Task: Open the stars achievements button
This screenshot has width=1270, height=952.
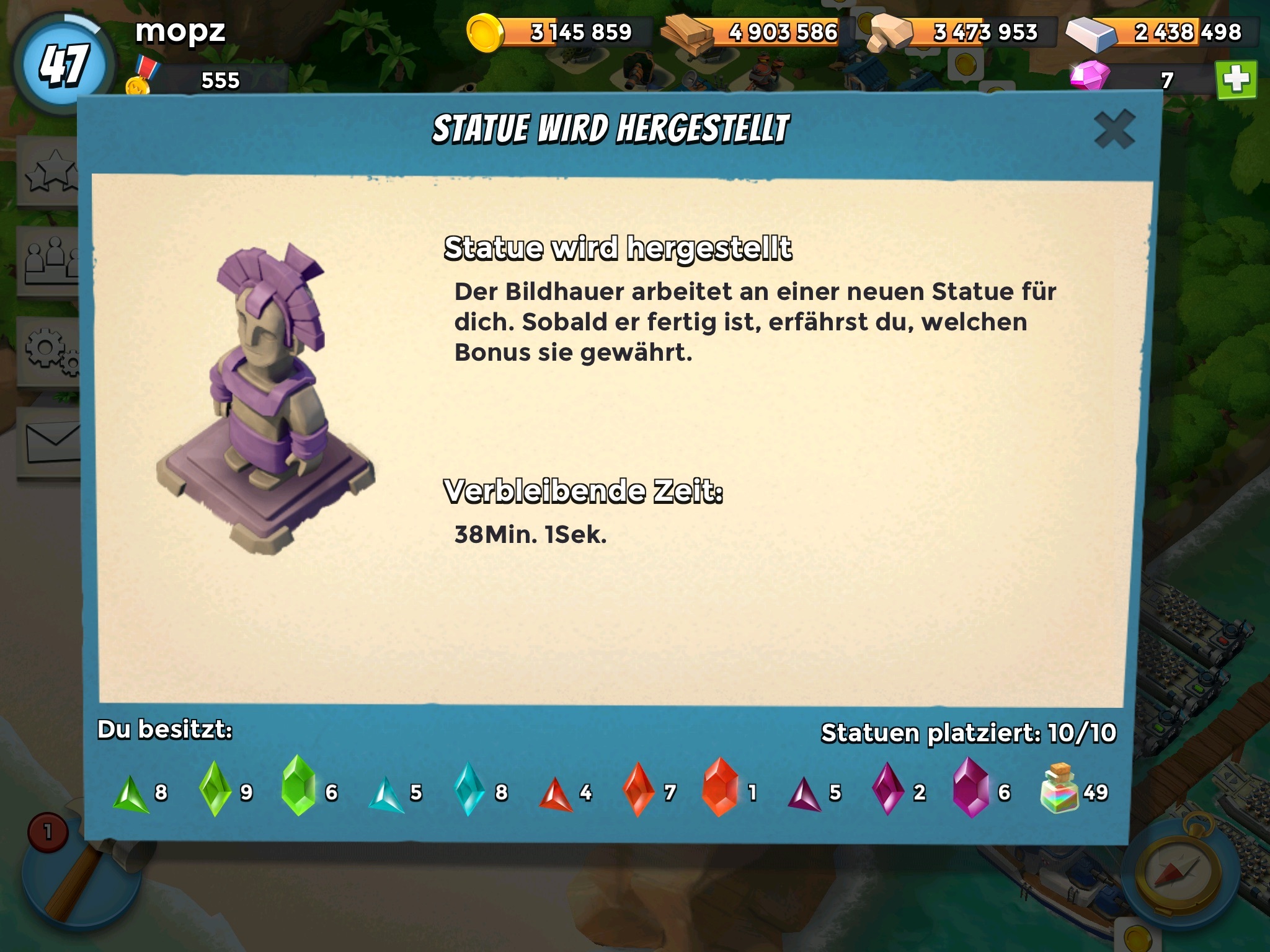Action: point(51,172)
